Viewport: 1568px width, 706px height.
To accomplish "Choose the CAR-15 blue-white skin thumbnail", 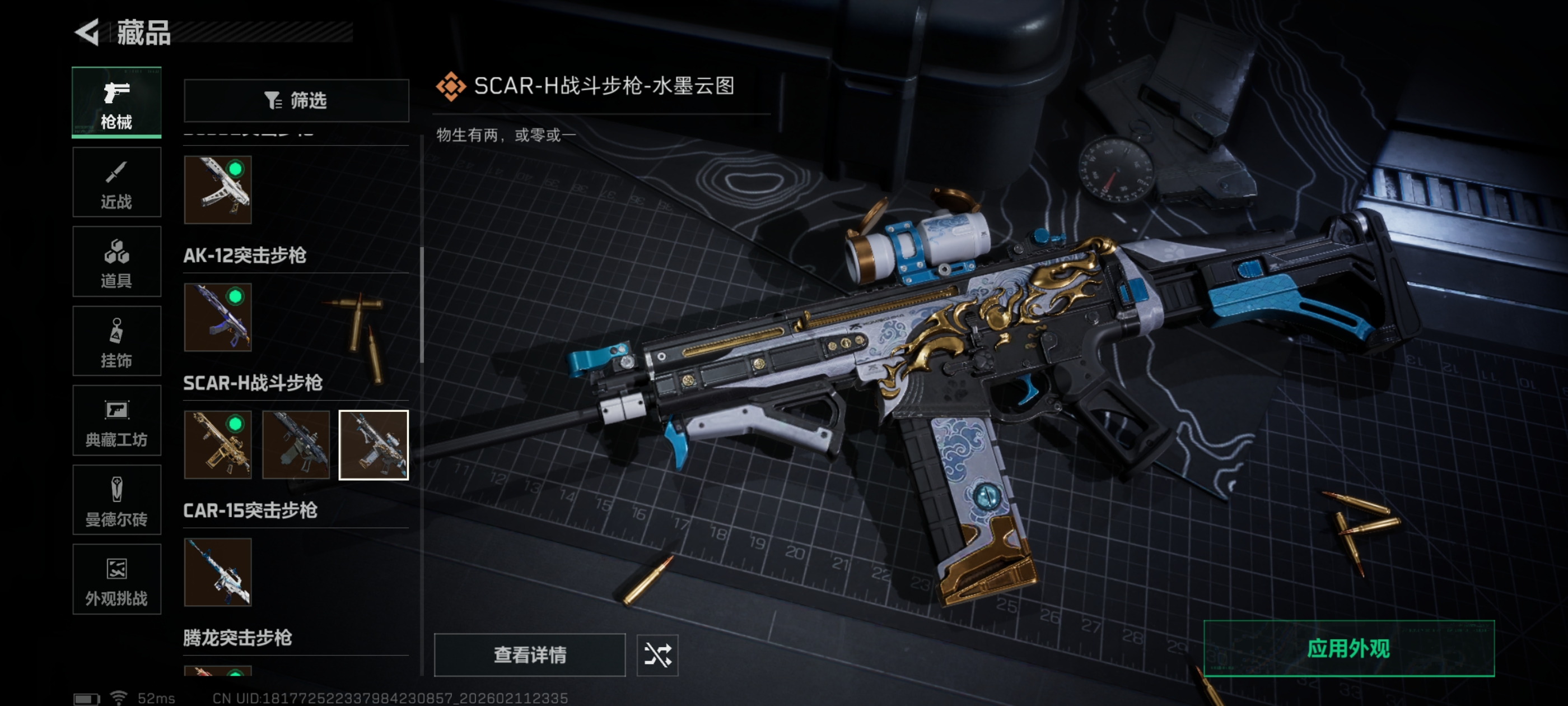I will coord(218,572).
